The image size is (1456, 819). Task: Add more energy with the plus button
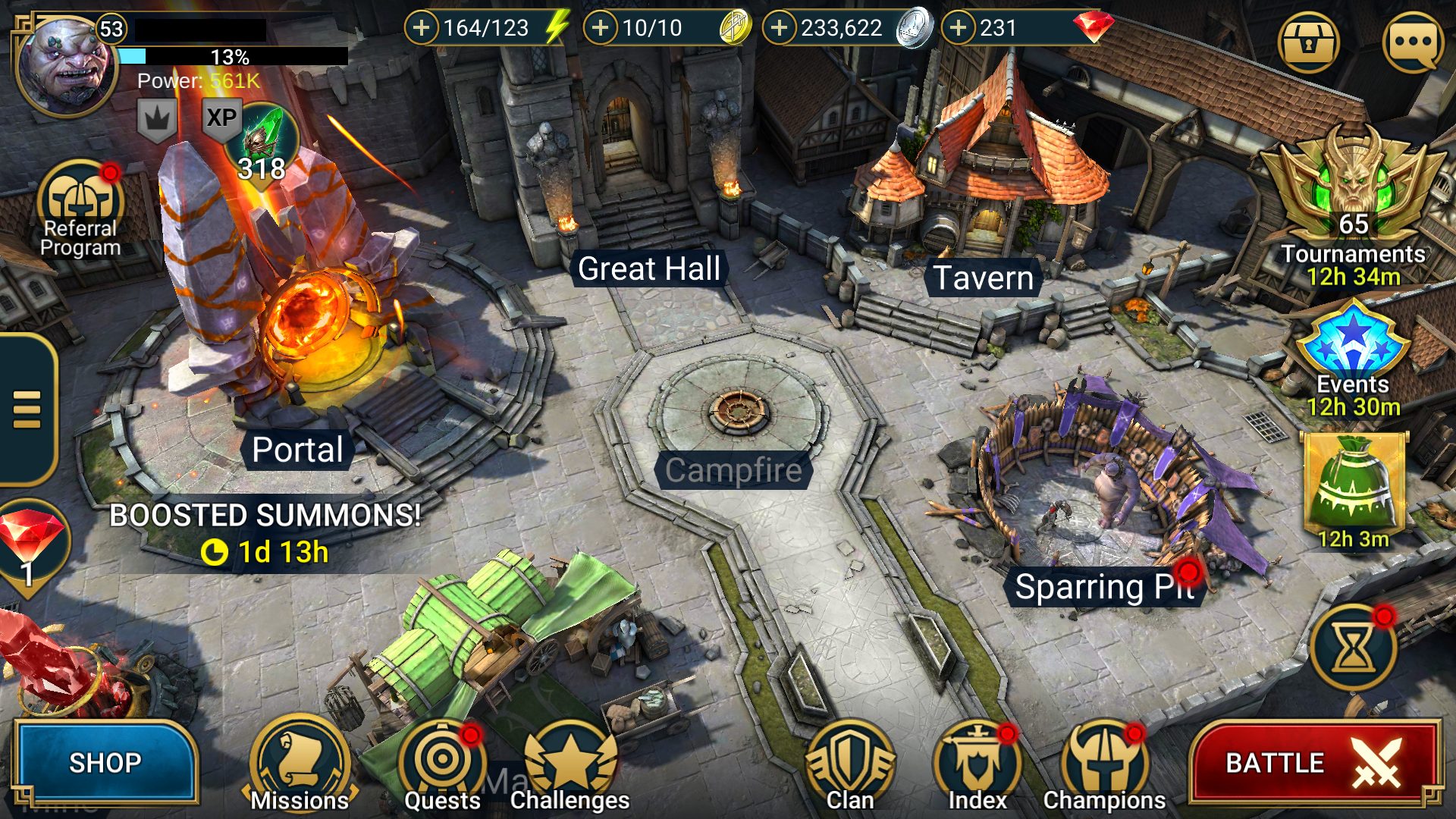422,28
